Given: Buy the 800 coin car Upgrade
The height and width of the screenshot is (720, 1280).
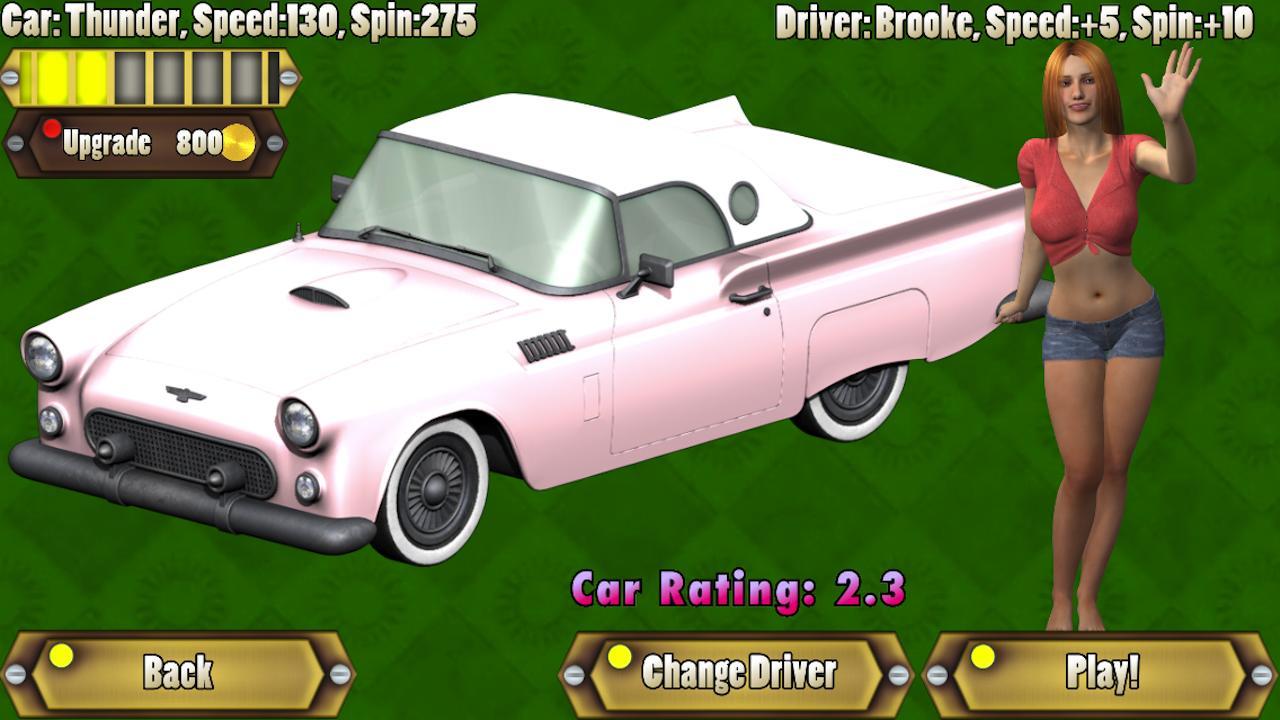Looking at the screenshot, I should point(148,143).
